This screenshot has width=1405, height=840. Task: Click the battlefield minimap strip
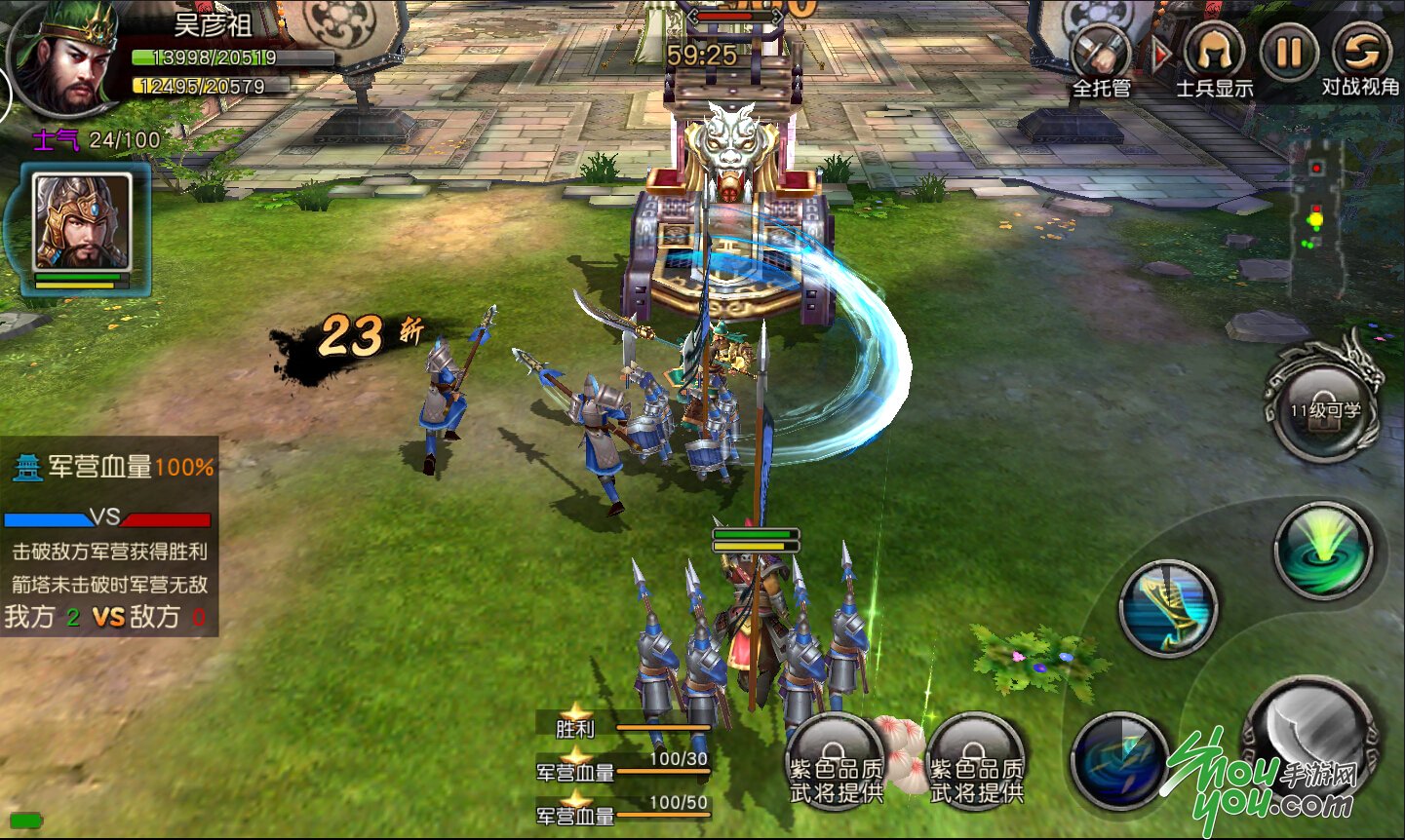(1316, 218)
